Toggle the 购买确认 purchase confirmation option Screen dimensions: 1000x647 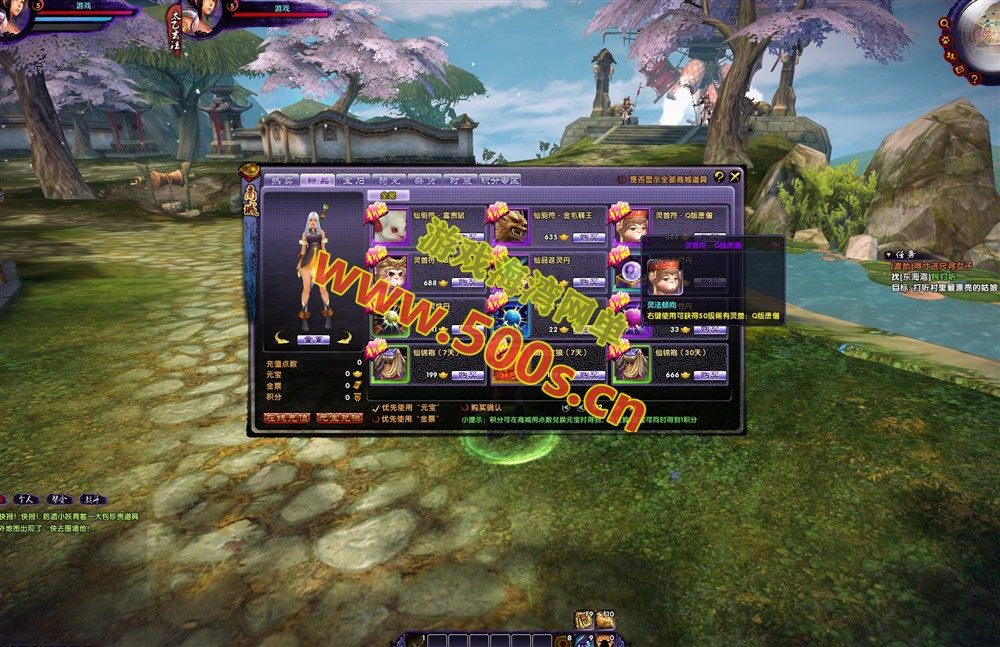point(465,408)
